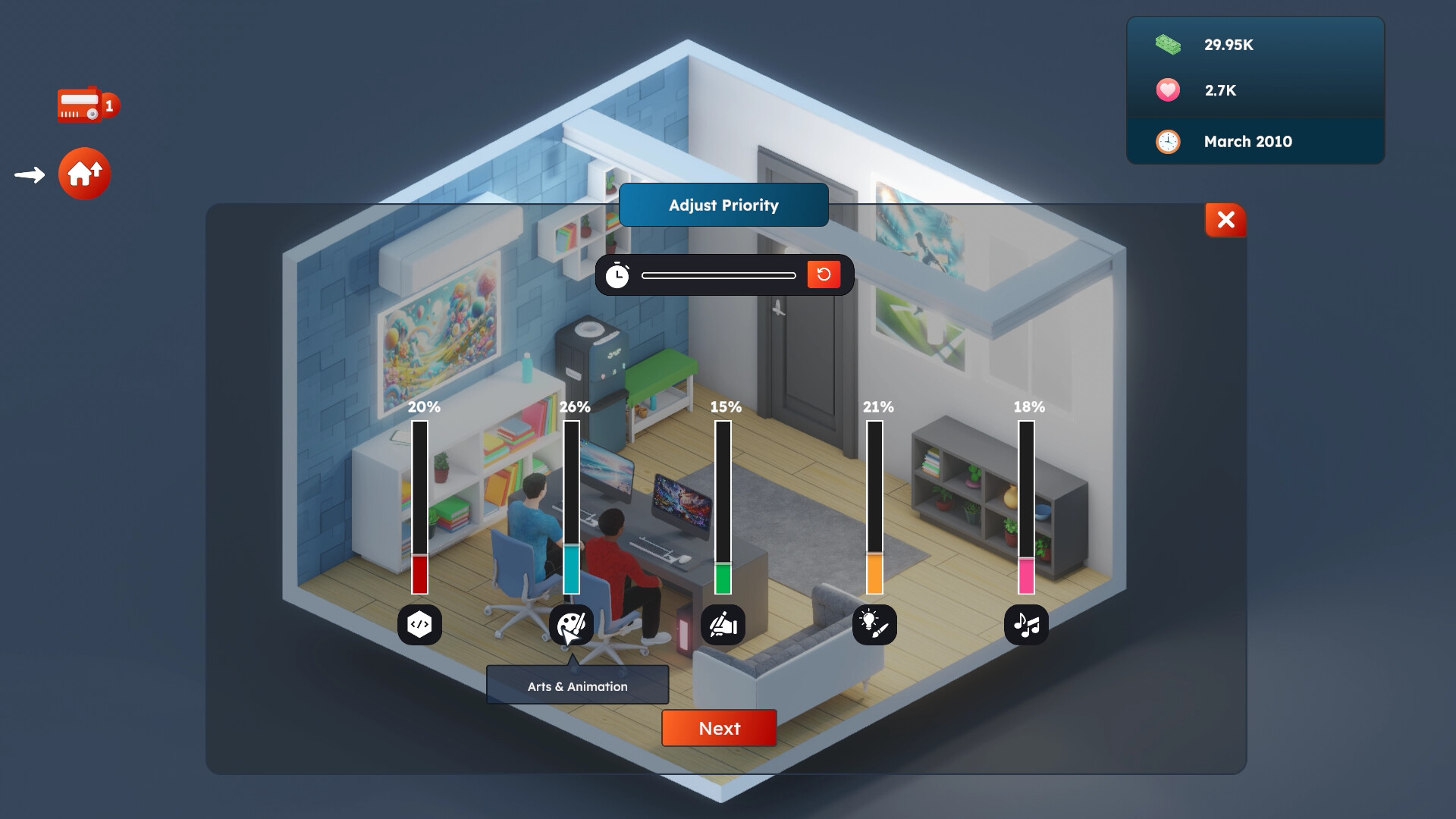The image size is (1456, 819).
Task: Select the Sound & Music notes icon
Action: point(1026,625)
